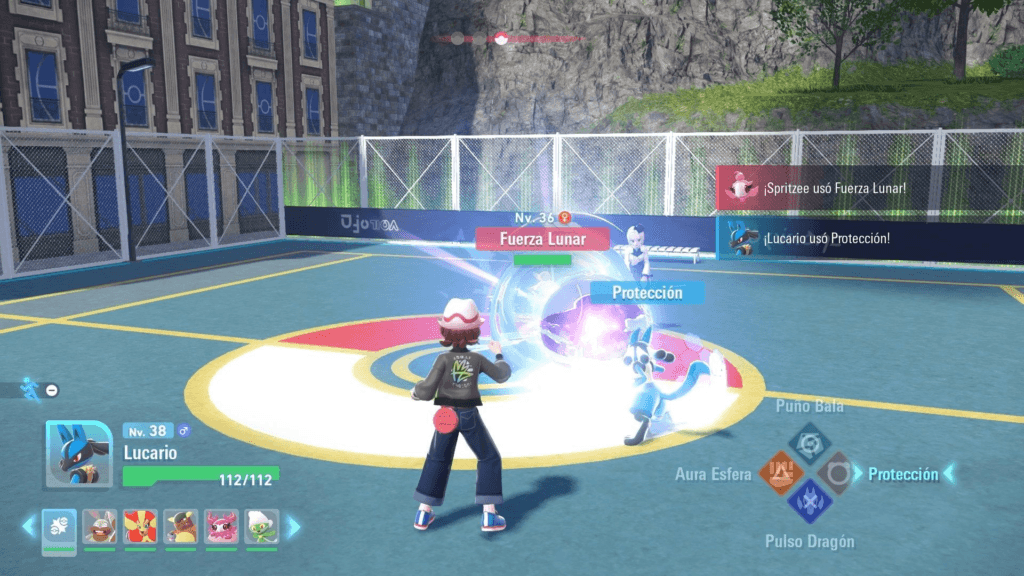Click the left arrow of party bar
1024x576 pixels.
[30, 526]
